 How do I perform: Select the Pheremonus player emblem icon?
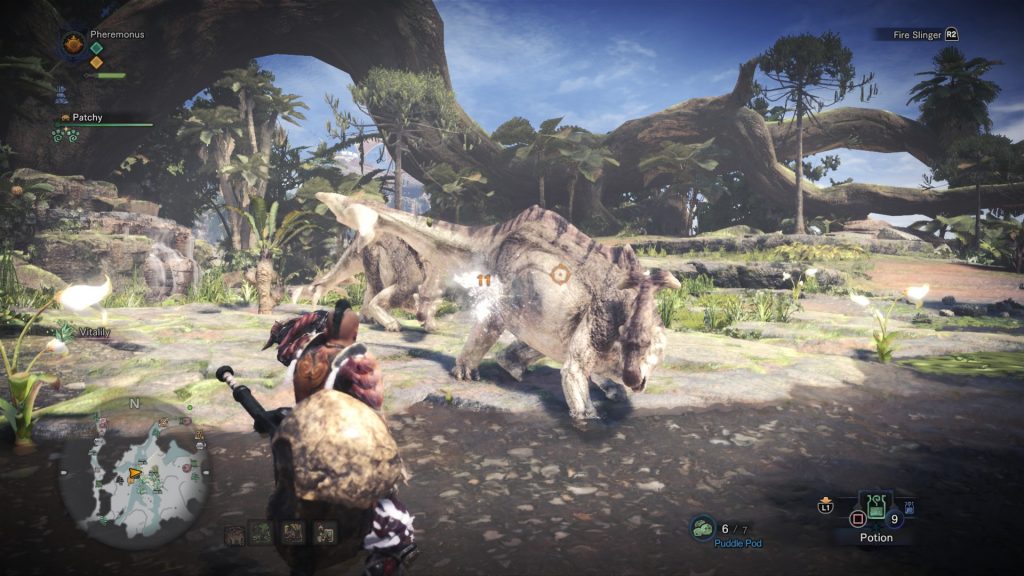73,43
